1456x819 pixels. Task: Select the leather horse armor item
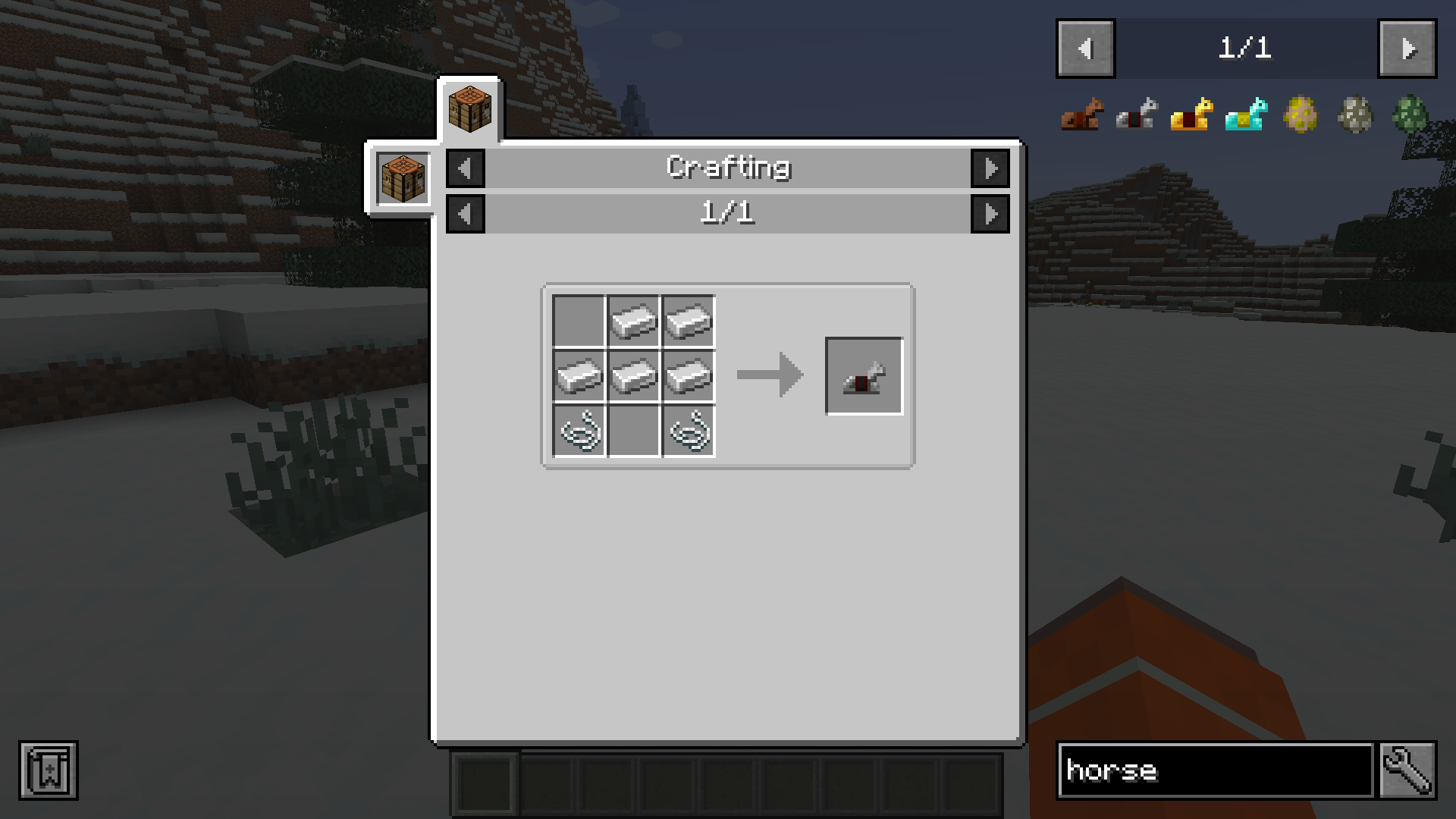pos(1080,114)
